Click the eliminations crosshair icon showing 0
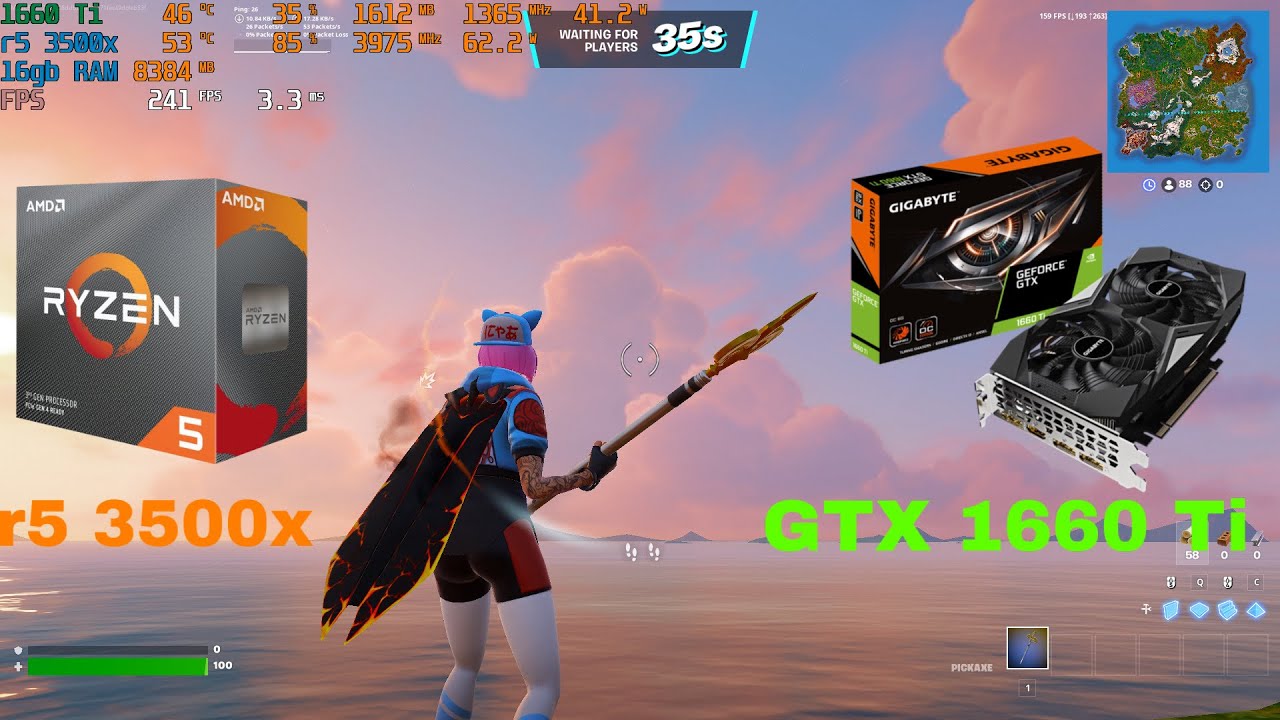 [x=1206, y=184]
